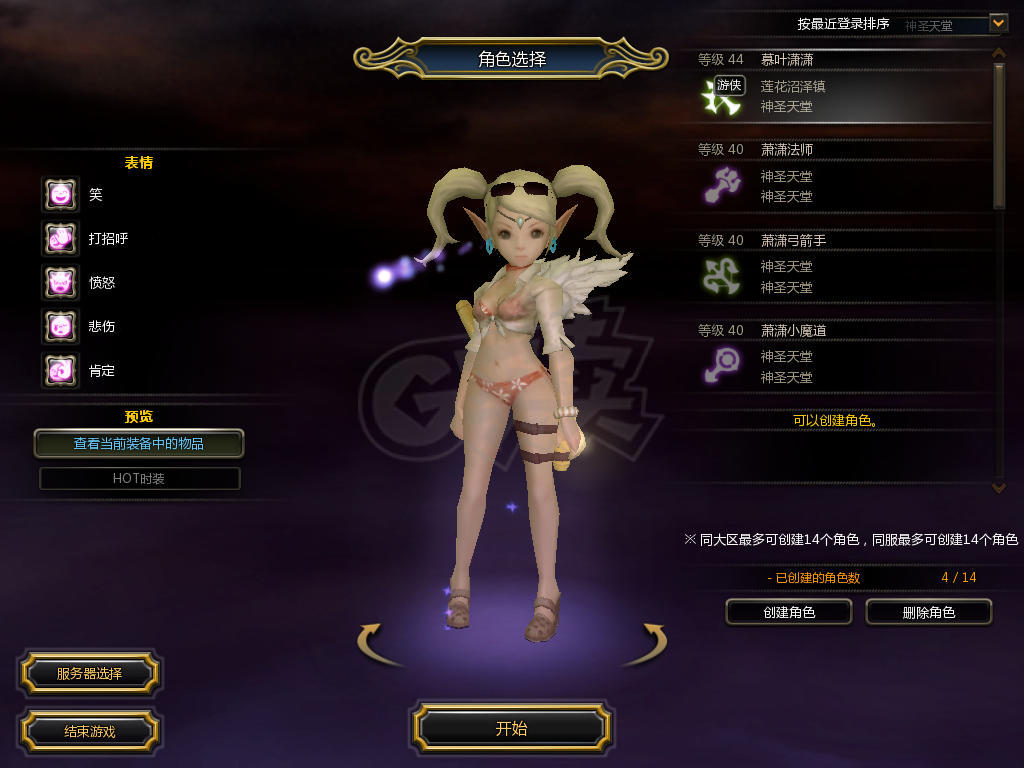
Task: Quit via 结束游戏 button
Action: [89, 731]
